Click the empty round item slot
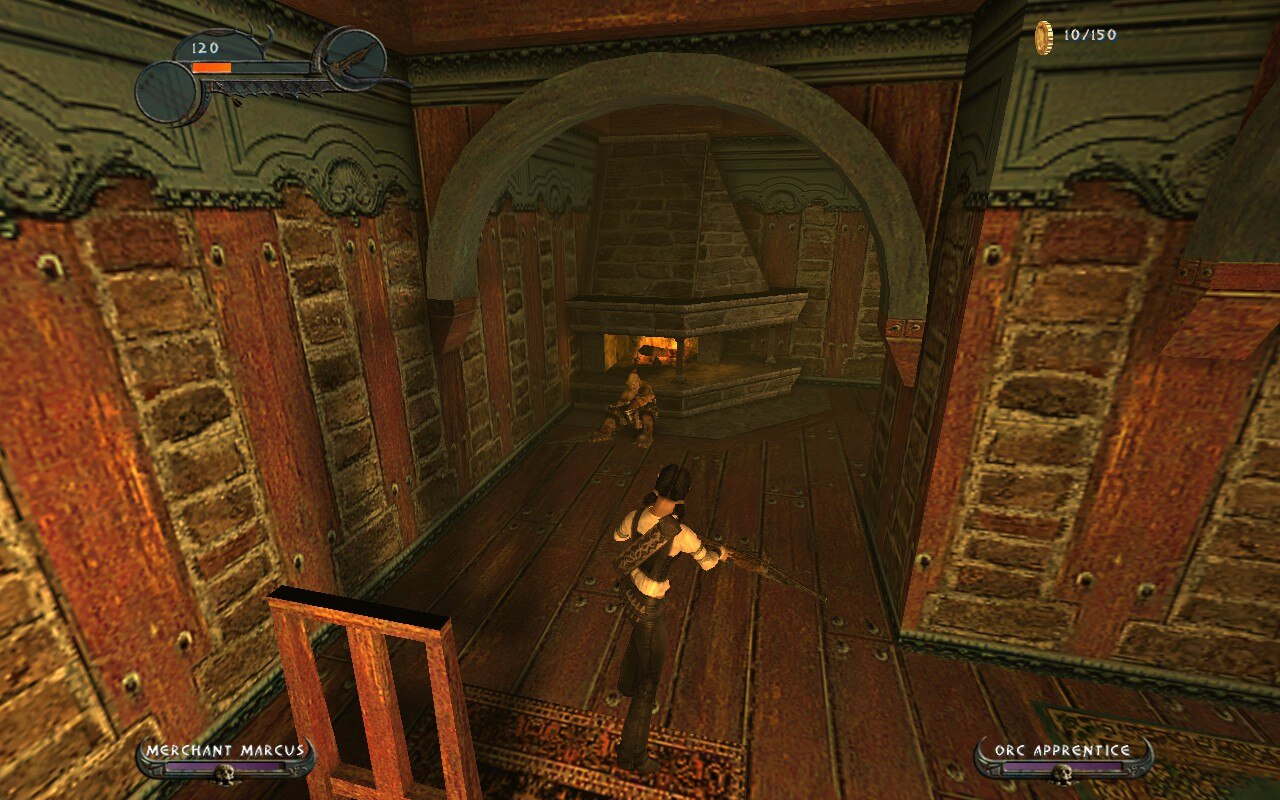The width and height of the screenshot is (1280, 800). pos(168,93)
